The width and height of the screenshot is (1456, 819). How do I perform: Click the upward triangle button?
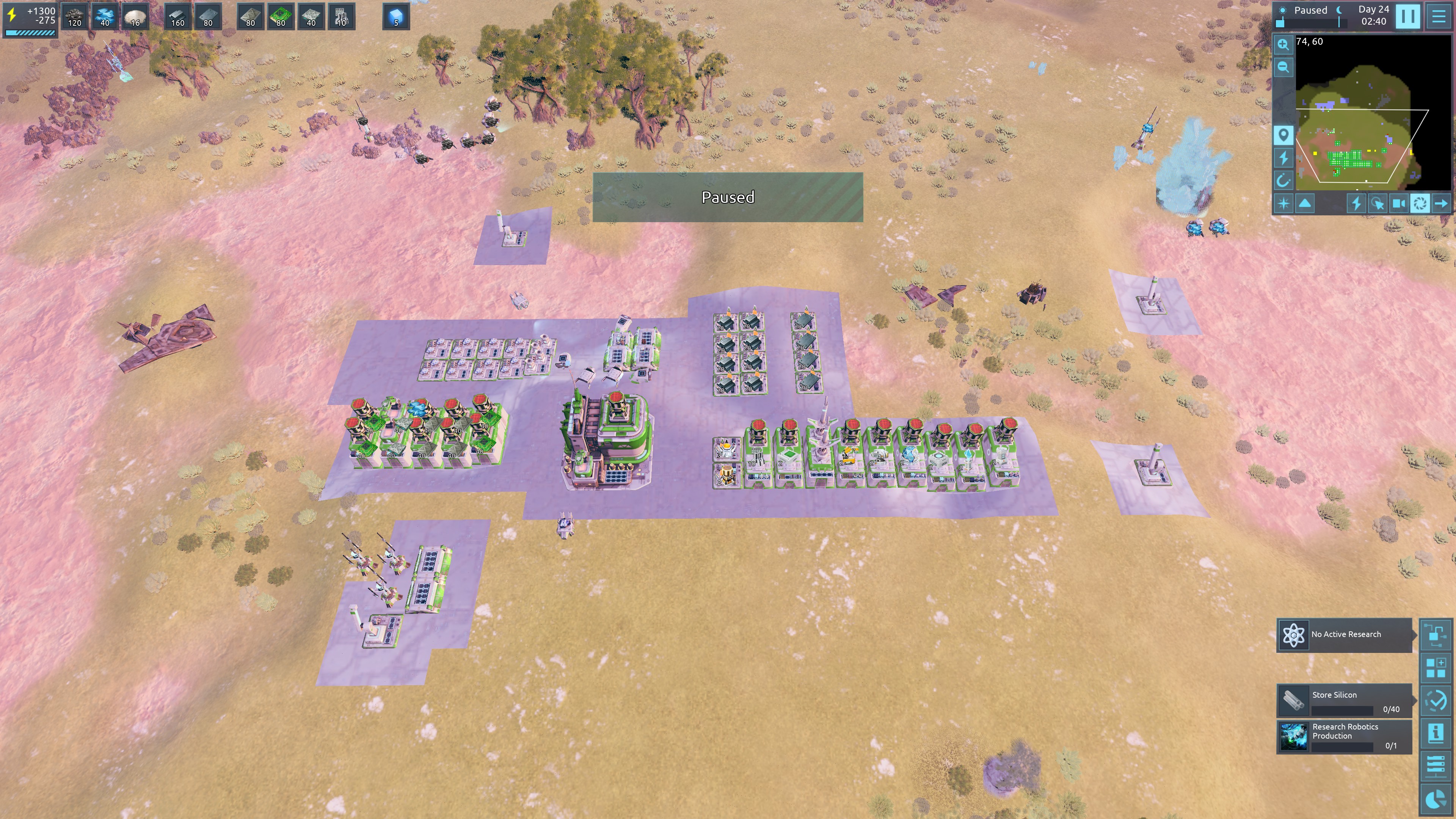click(x=1305, y=204)
